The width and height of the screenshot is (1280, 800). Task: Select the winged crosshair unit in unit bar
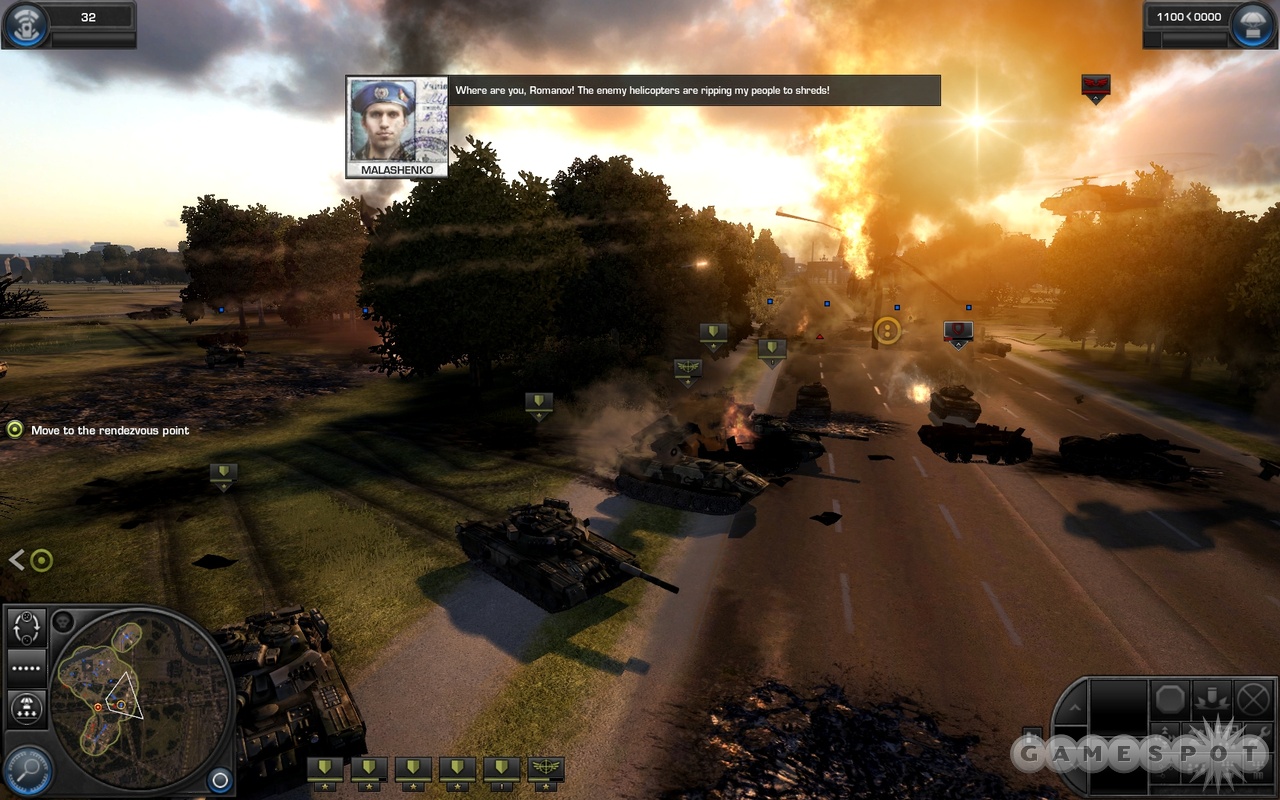point(545,770)
